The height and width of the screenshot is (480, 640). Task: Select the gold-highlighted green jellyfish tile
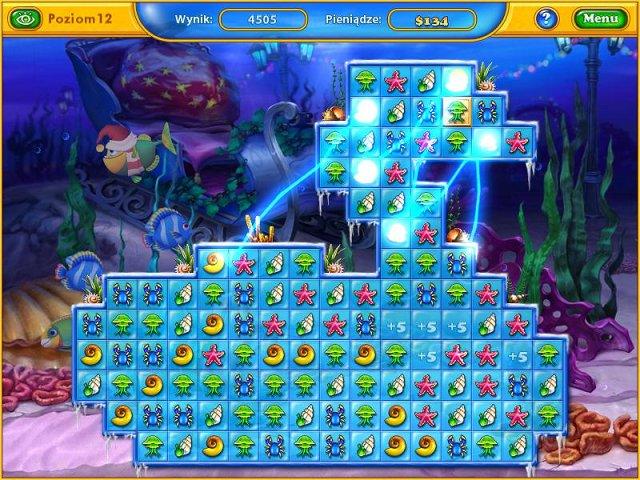point(456,111)
